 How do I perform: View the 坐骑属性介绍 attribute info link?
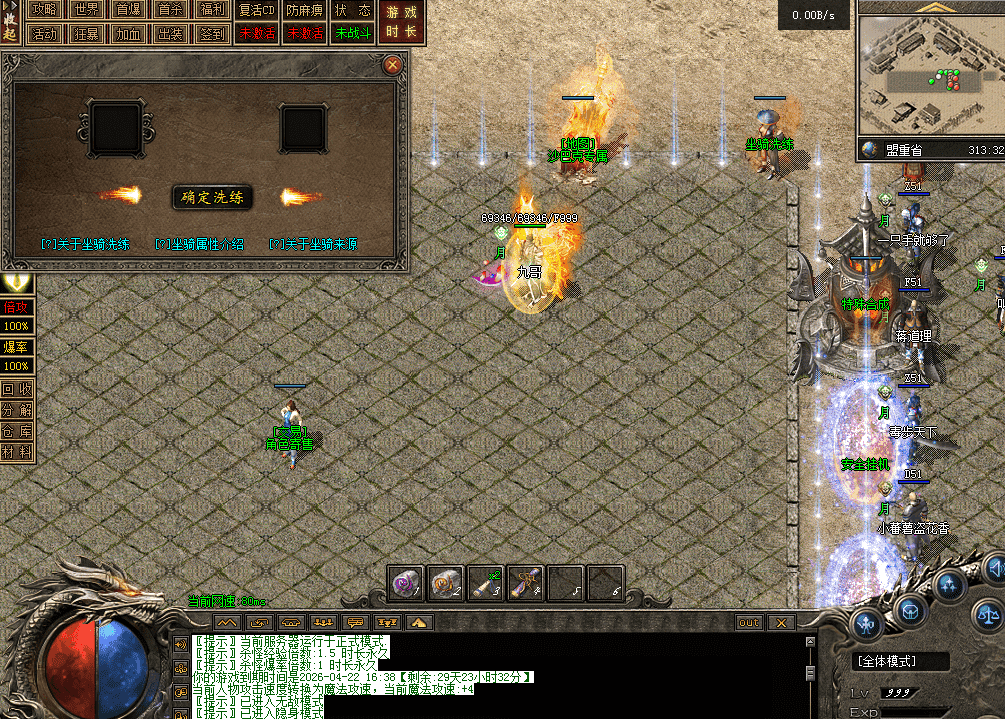tap(198, 244)
